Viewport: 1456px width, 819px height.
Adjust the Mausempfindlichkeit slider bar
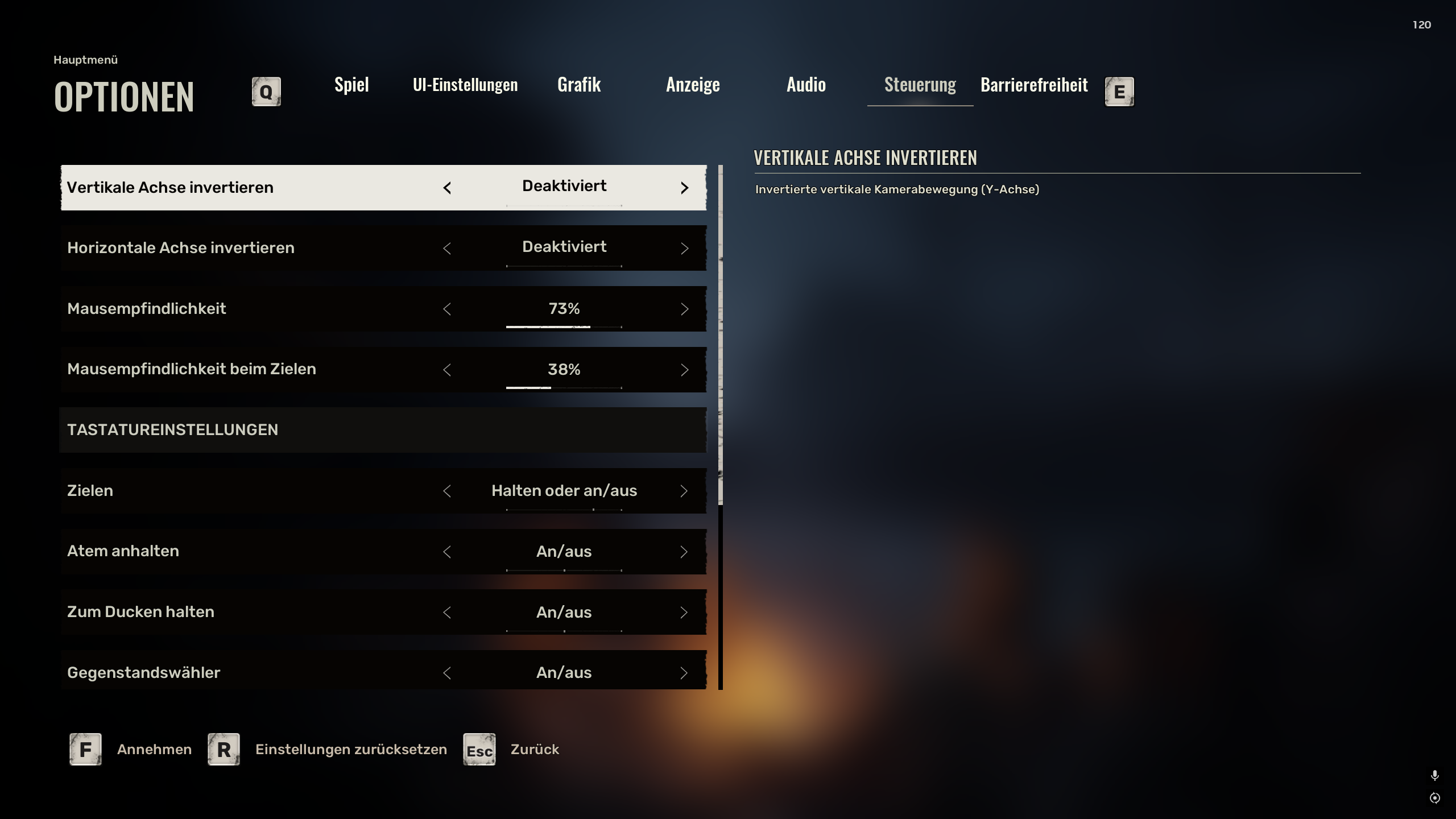[x=564, y=327]
